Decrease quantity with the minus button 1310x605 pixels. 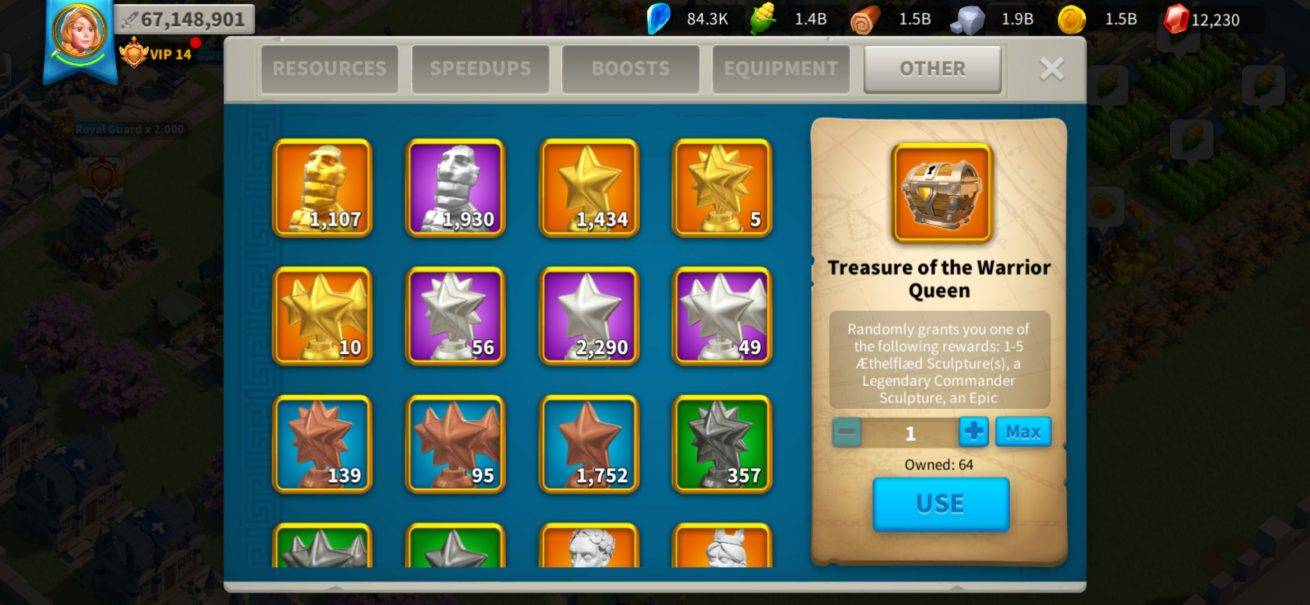[x=847, y=432]
